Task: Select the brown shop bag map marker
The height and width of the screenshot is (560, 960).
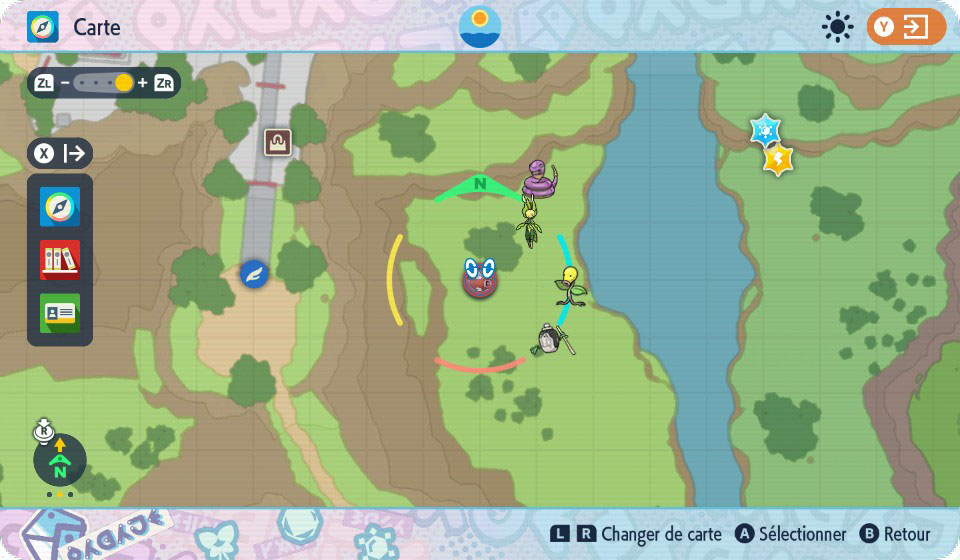Action: pyautogui.click(x=277, y=142)
